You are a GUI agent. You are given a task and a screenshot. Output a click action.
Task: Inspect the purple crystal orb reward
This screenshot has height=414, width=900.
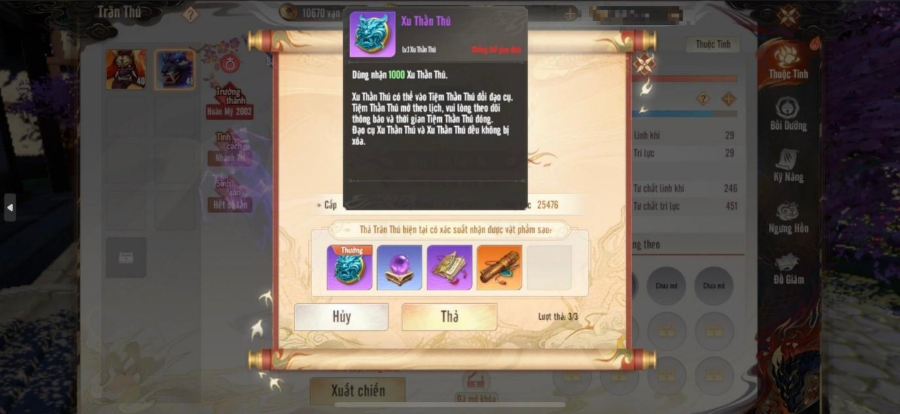[x=399, y=267]
